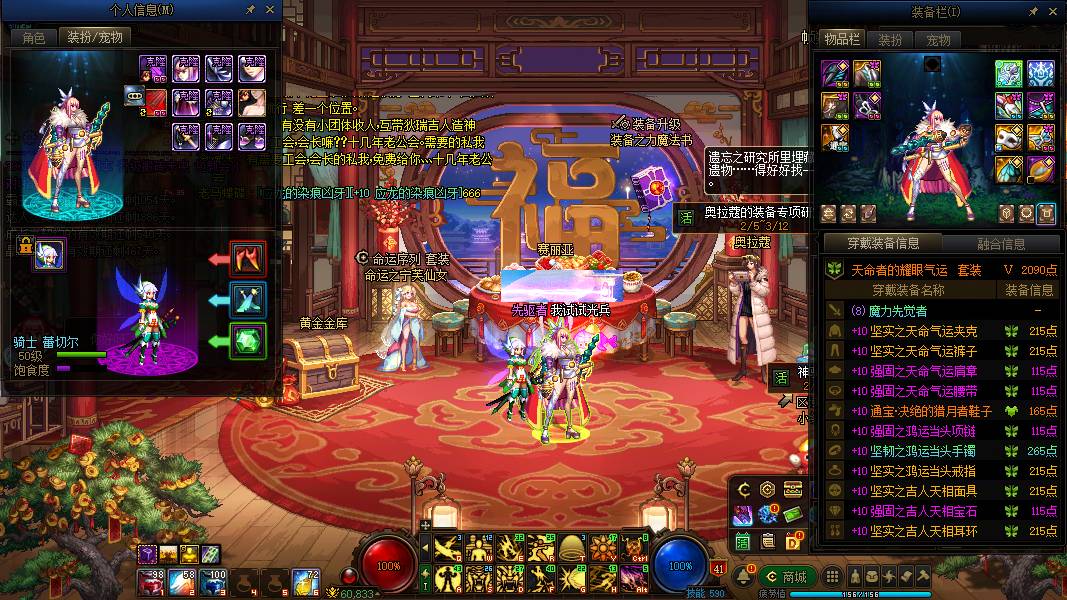
Task: Select the 装扮/宠物 tab
Action: click(95, 37)
